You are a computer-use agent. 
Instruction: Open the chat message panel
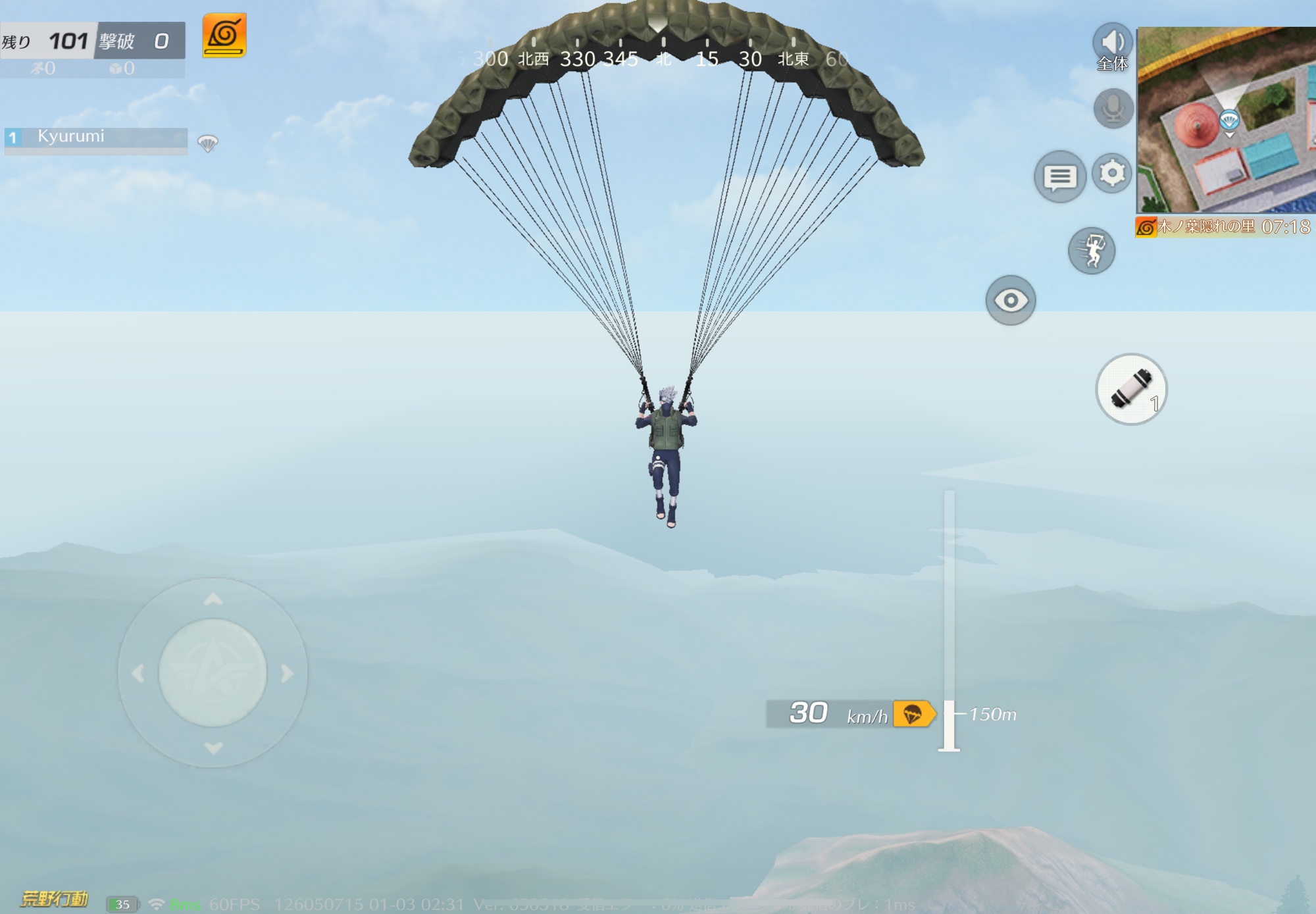click(1059, 176)
